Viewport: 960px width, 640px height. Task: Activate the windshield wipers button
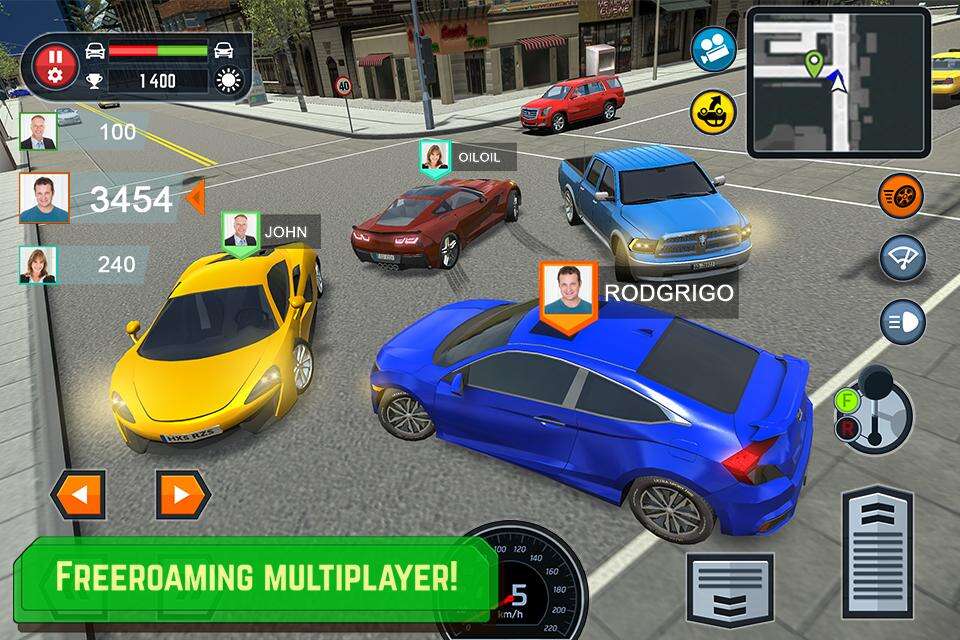(x=902, y=258)
